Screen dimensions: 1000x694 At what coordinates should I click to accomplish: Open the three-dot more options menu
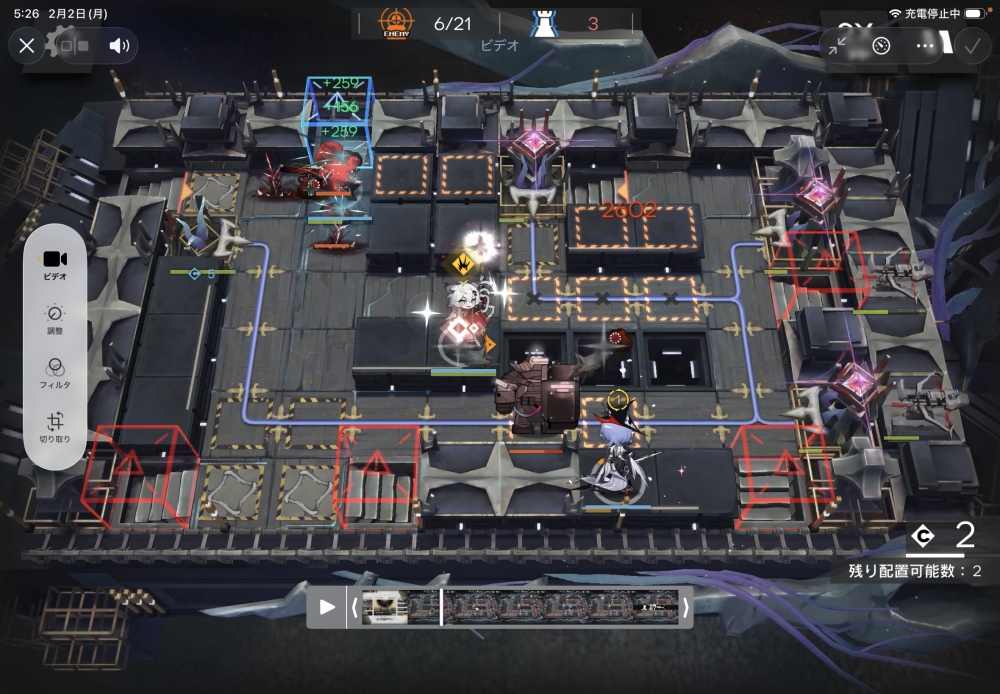click(925, 46)
